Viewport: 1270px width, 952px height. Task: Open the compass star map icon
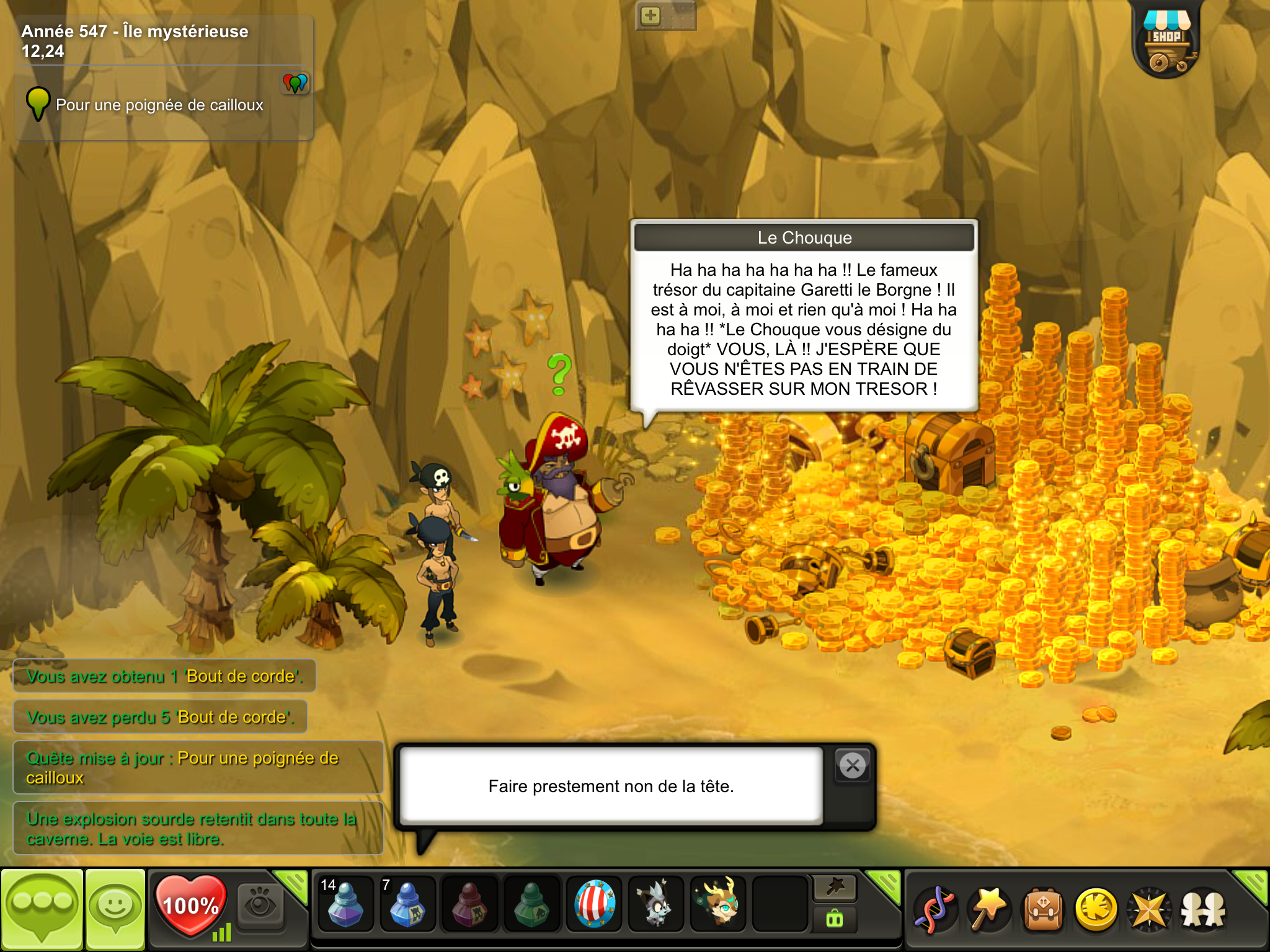[x=1149, y=909]
